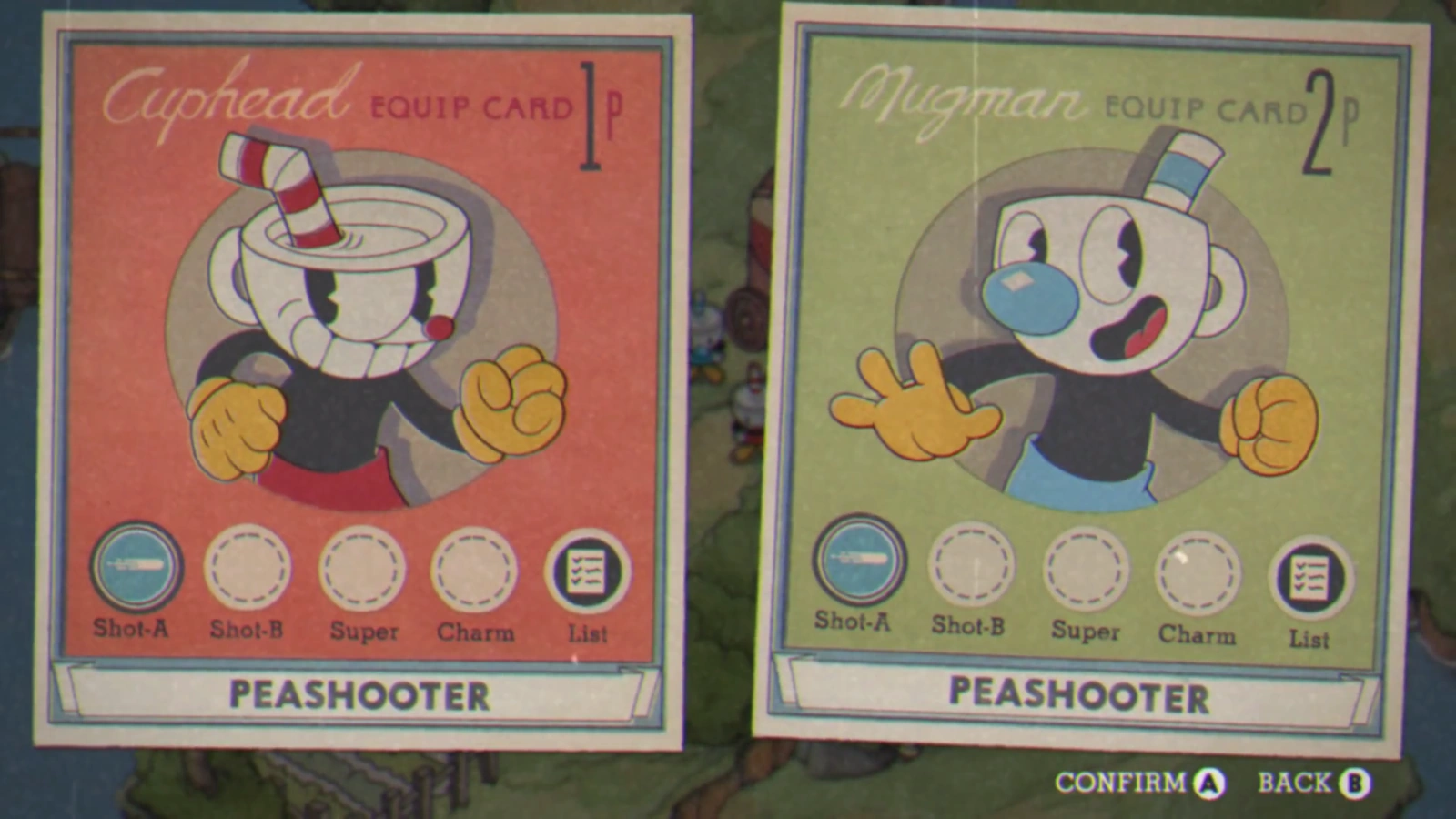
Task: Open the List icon on Mugman's card
Action: (1310, 569)
